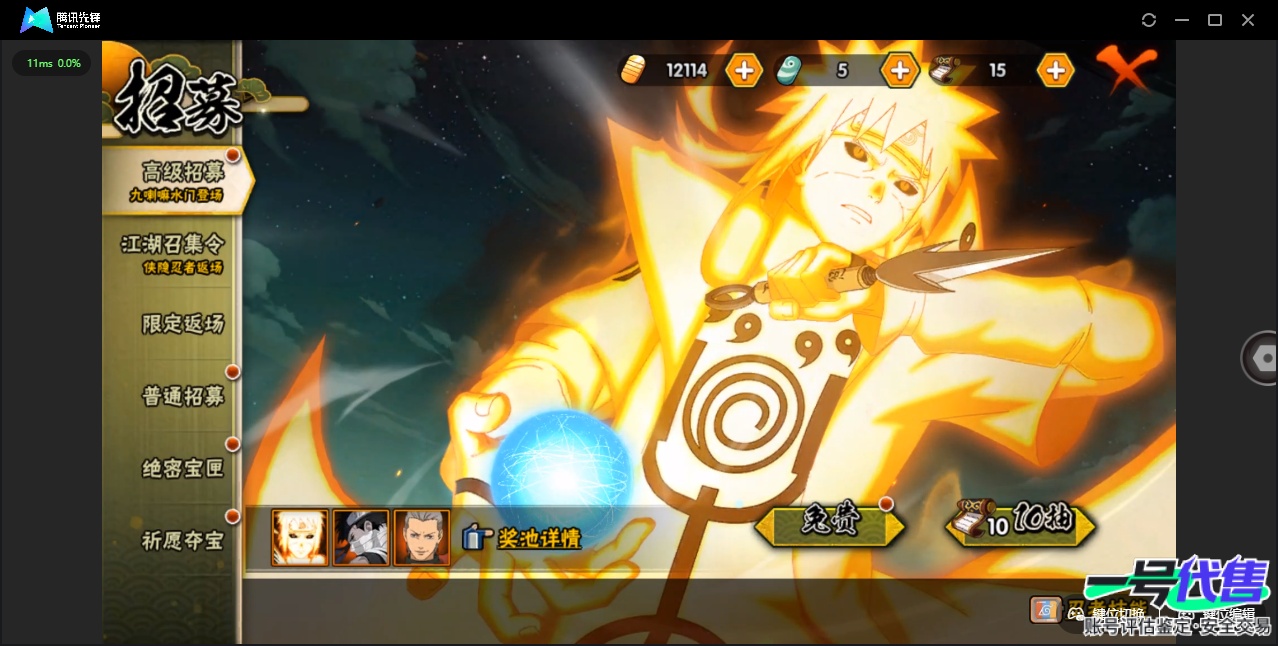Add more gold coins with plus button
The height and width of the screenshot is (646, 1278).
click(x=744, y=70)
